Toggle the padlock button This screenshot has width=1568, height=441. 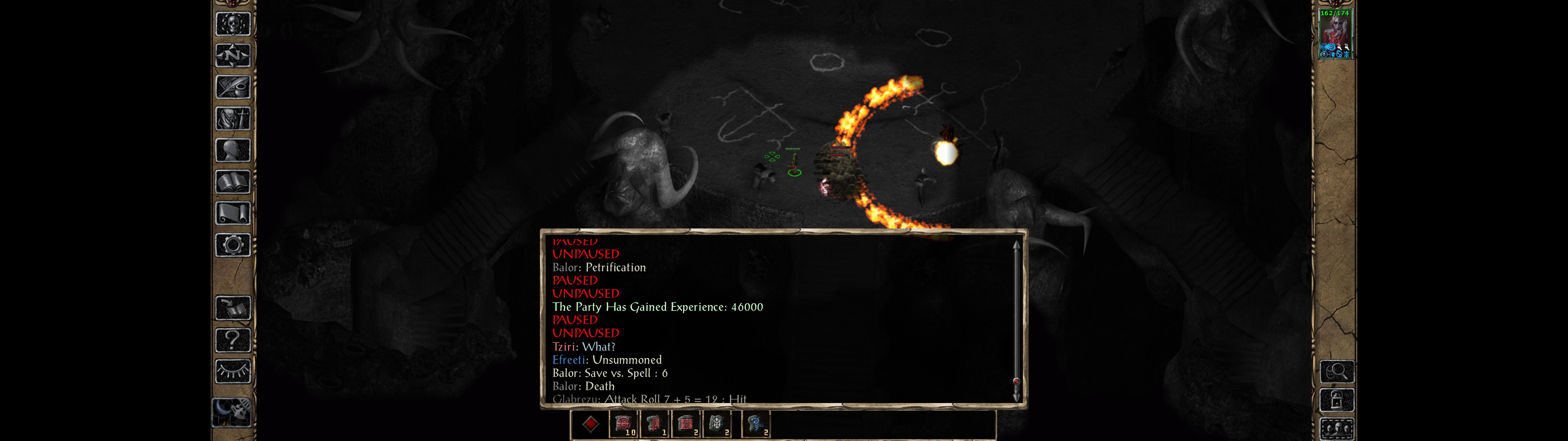click(1337, 400)
